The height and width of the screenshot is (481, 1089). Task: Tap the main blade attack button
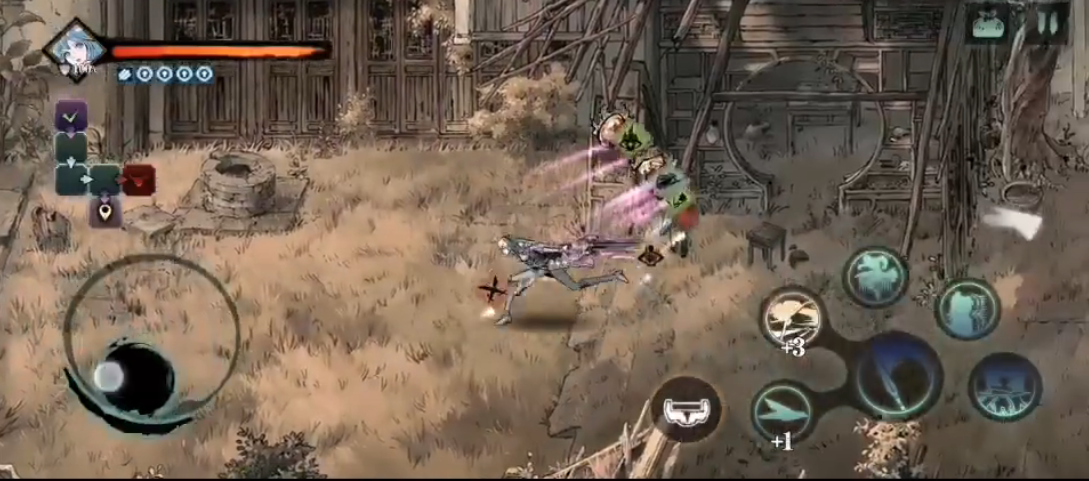(898, 376)
